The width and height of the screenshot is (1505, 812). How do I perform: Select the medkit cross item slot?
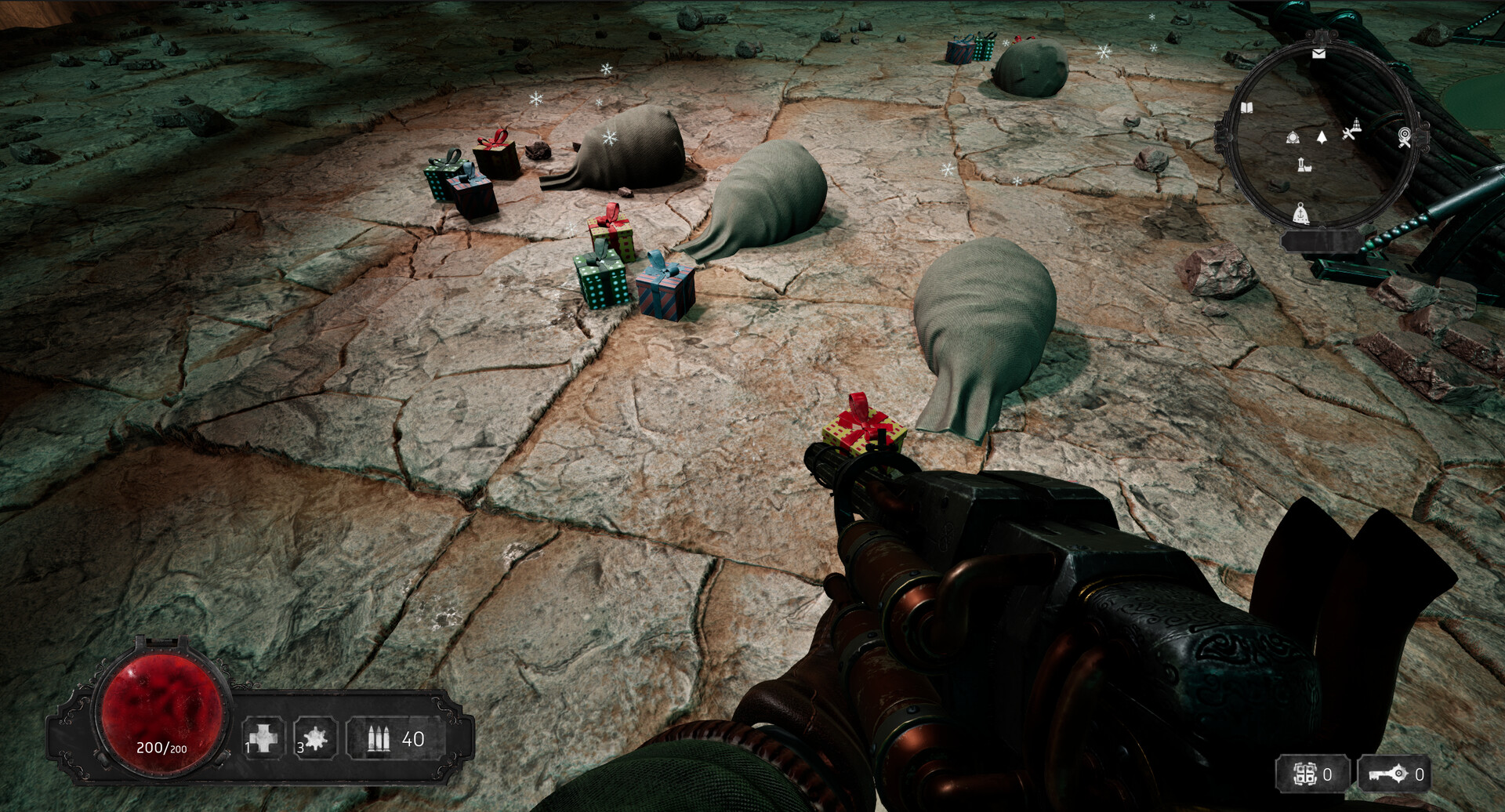[x=263, y=738]
